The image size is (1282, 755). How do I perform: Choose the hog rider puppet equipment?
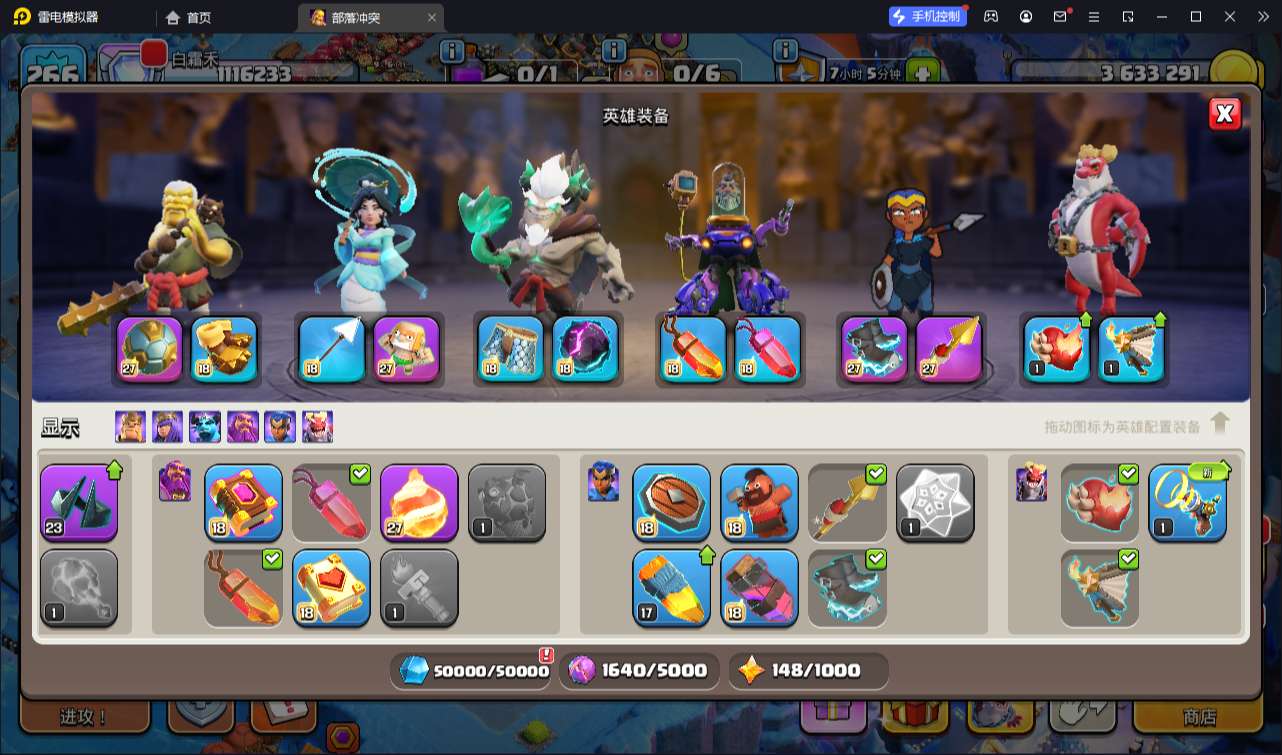click(759, 502)
